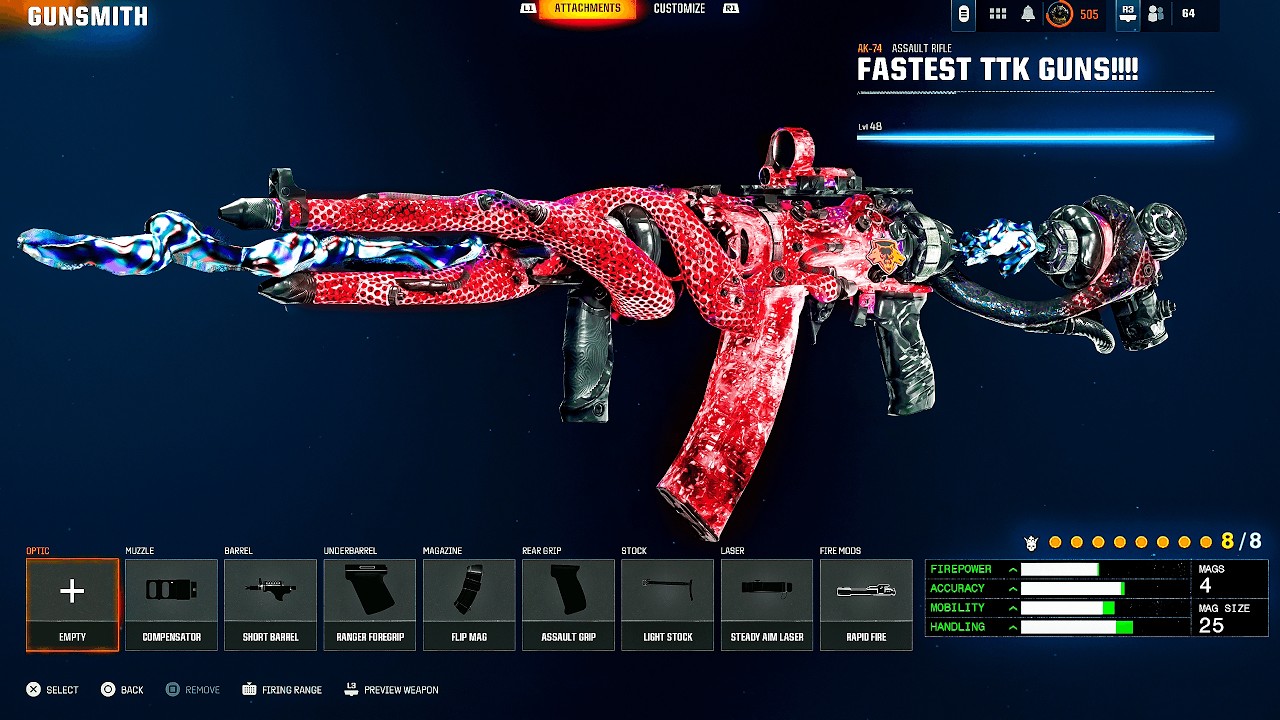
Task: Open the Rapid Fire fire mods slot
Action: 866,604
